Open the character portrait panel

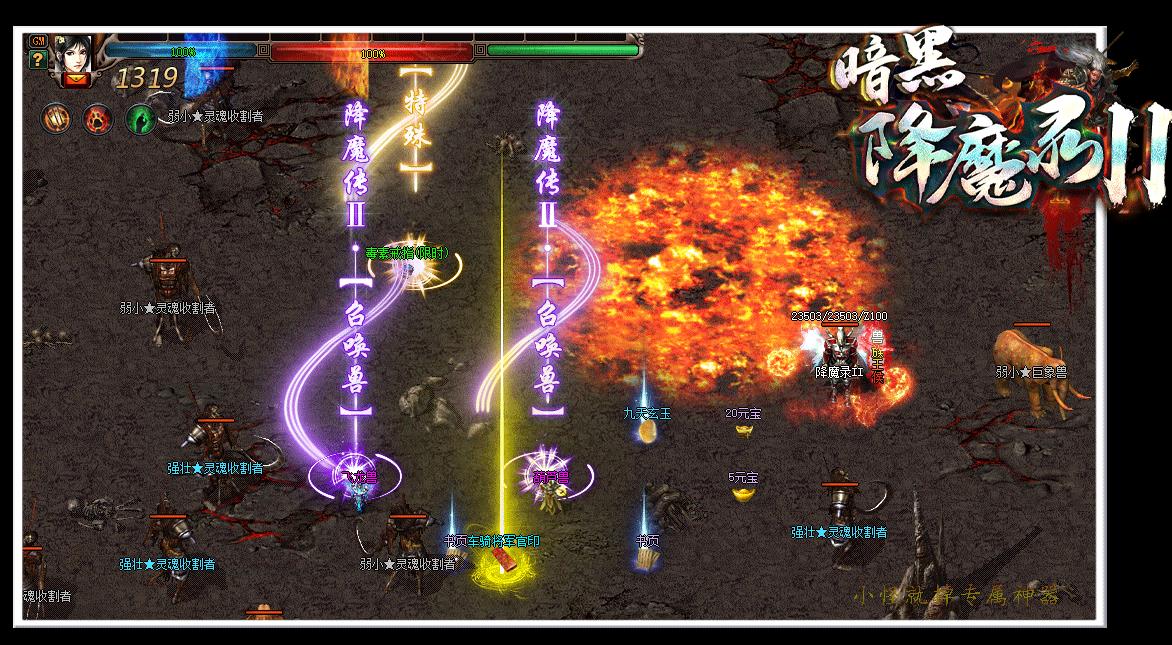click(x=74, y=53)
